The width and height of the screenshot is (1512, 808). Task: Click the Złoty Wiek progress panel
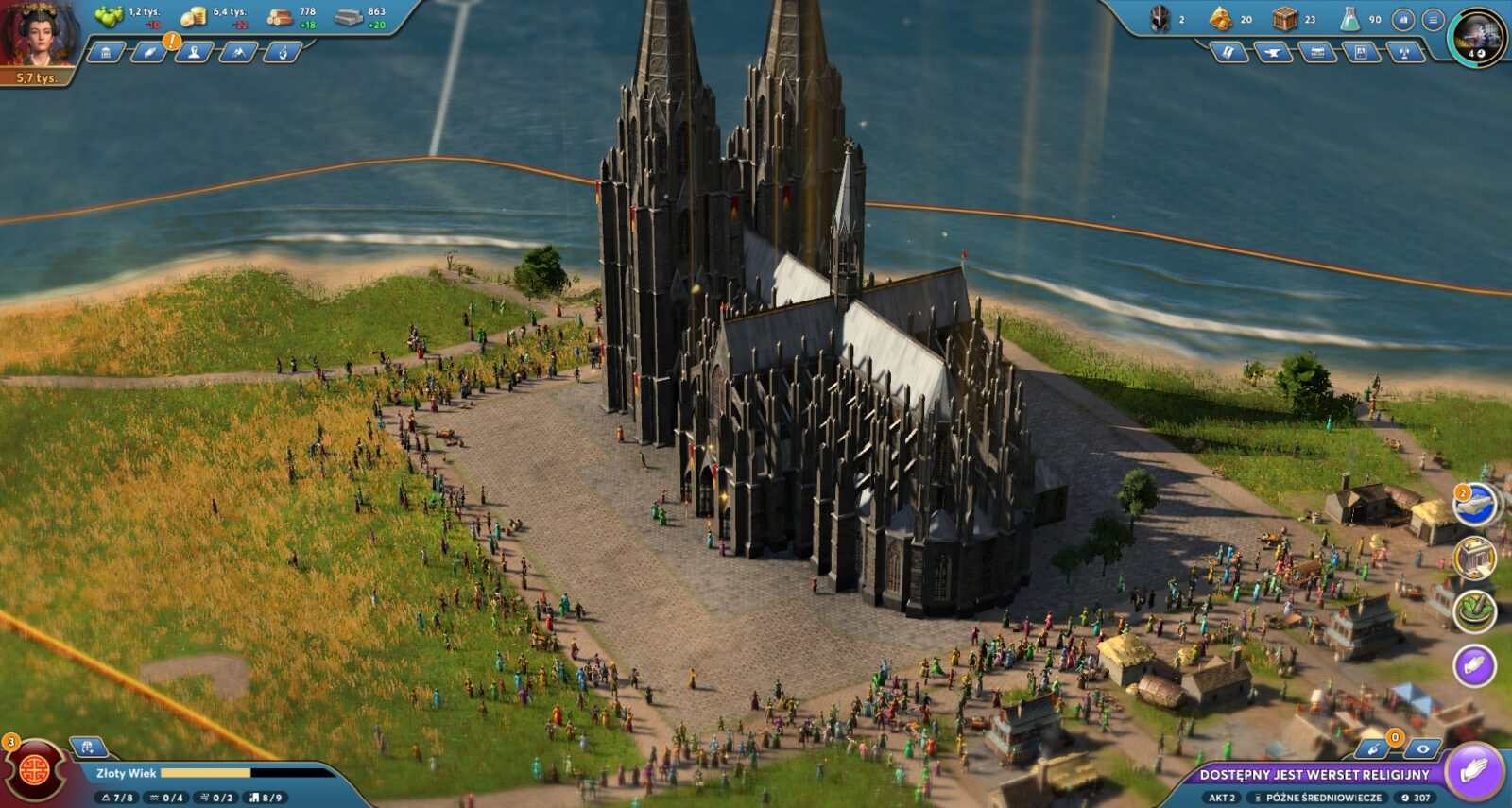click(x=208, y=773)
